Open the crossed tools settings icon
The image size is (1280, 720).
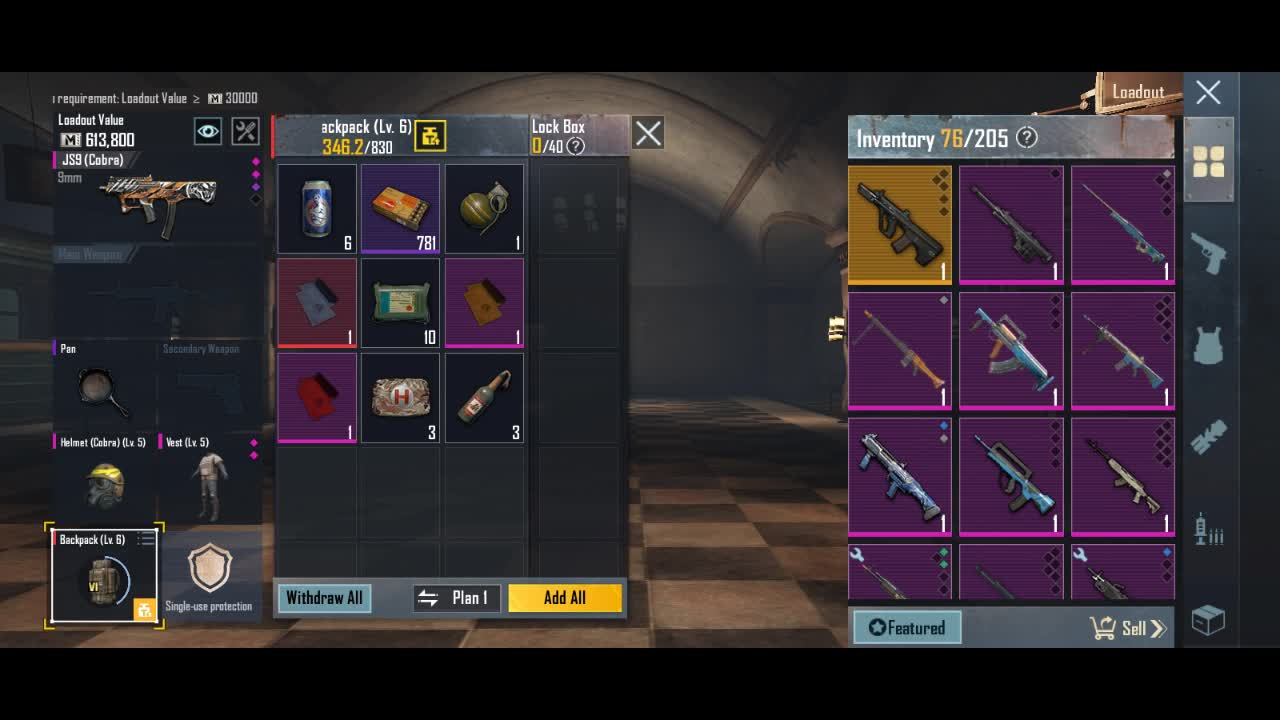tap(245, 131)
